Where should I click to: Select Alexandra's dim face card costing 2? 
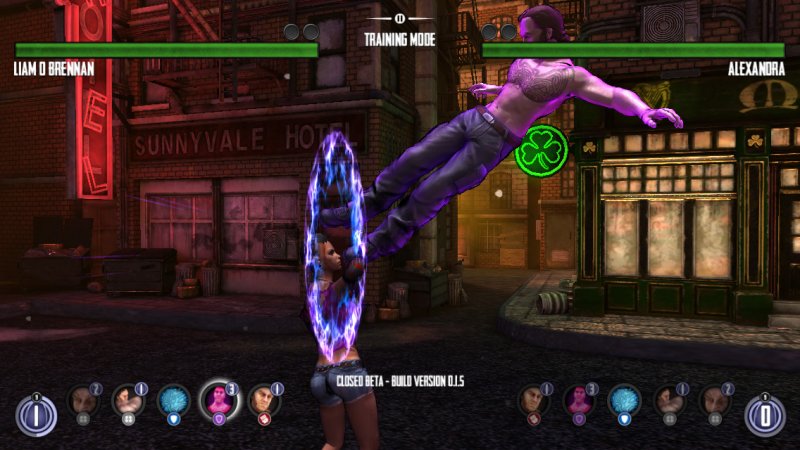[715, 402]
